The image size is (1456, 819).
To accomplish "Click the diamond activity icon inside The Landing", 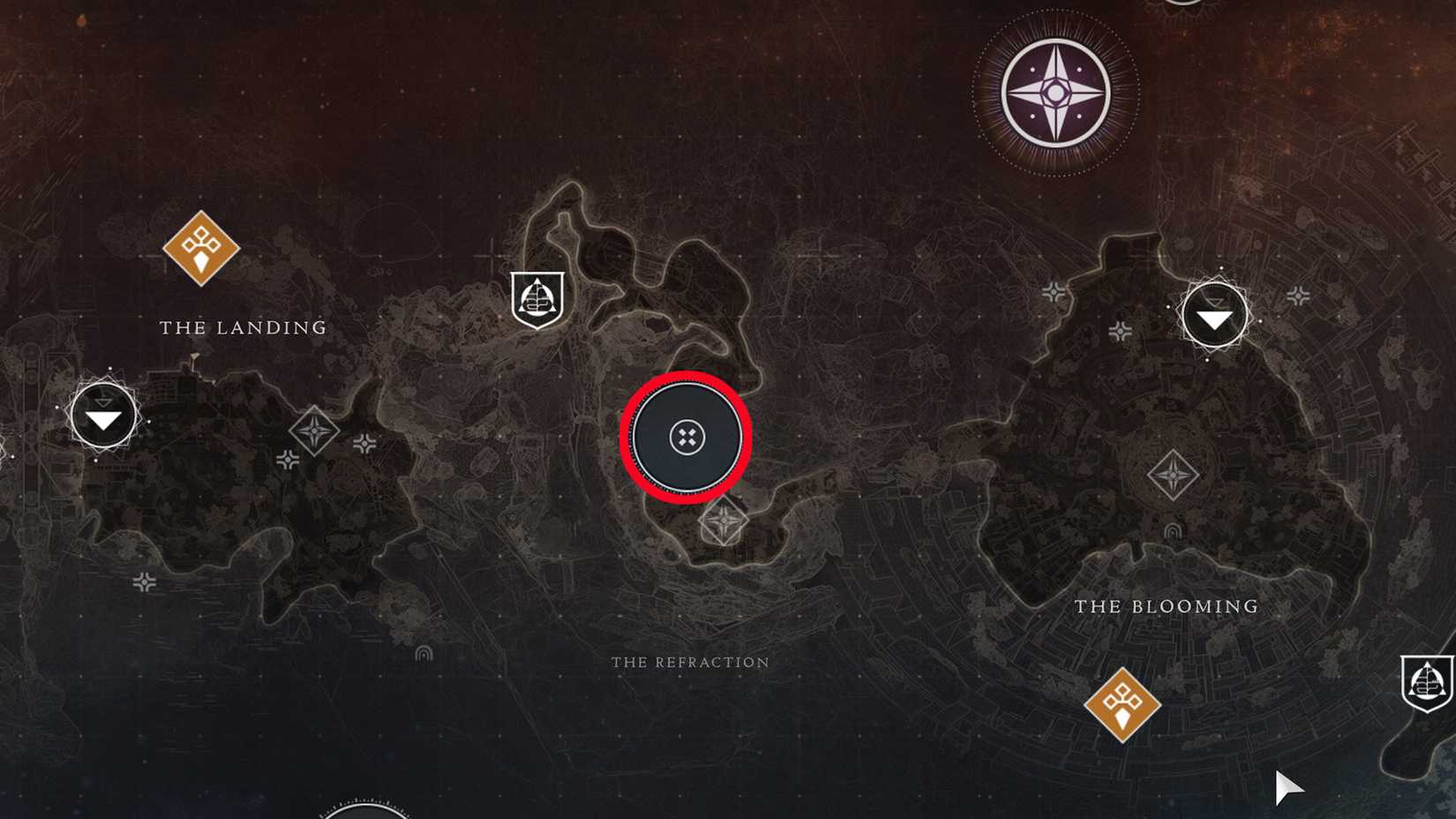I will point(314,429).
